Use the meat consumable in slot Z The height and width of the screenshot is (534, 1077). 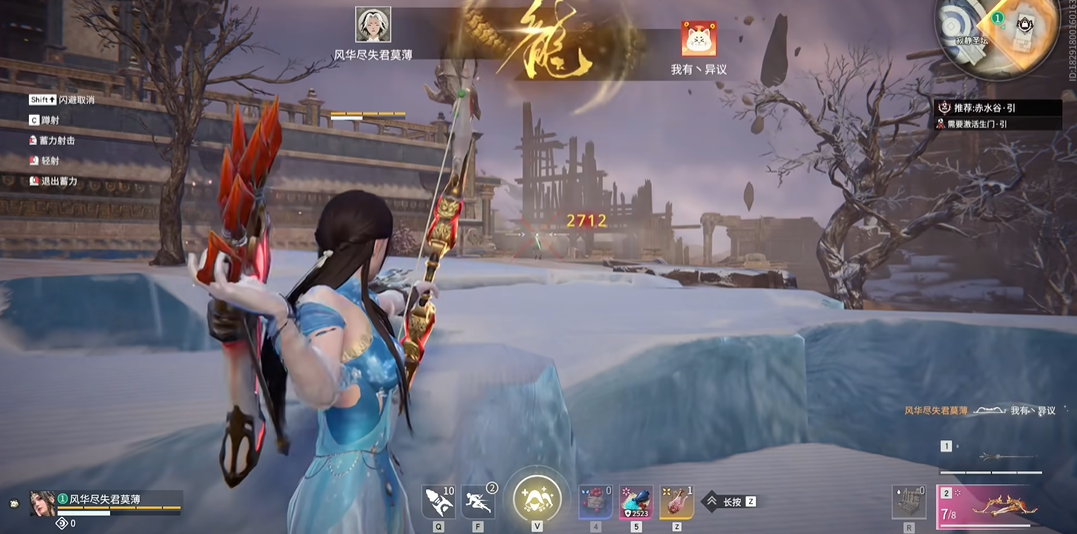pyautogui.click(x=676, y=501)
